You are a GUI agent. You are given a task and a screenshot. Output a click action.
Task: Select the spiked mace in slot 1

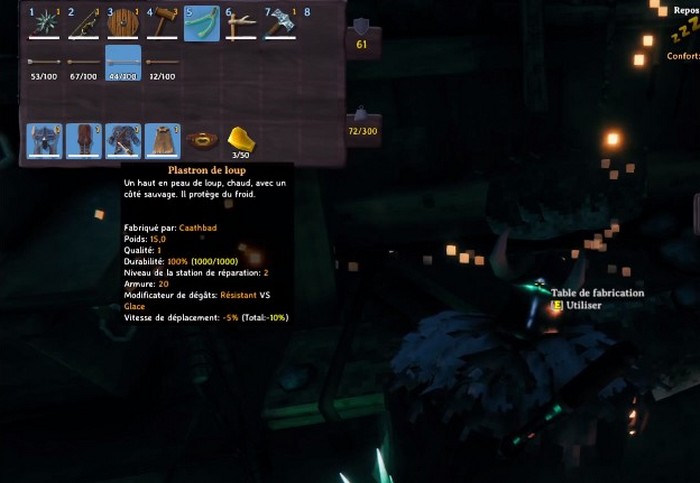point(44,24)
